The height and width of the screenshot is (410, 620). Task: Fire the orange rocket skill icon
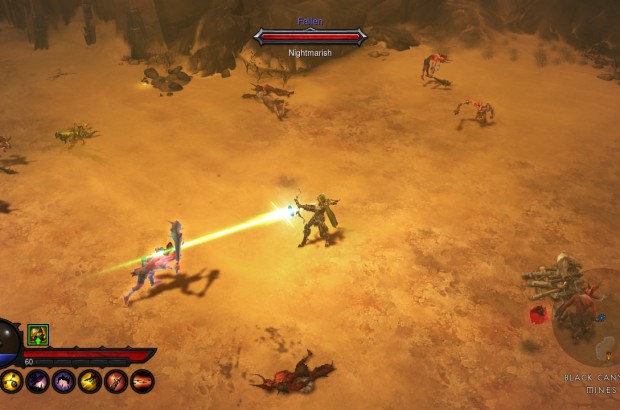tap(142, 381)
